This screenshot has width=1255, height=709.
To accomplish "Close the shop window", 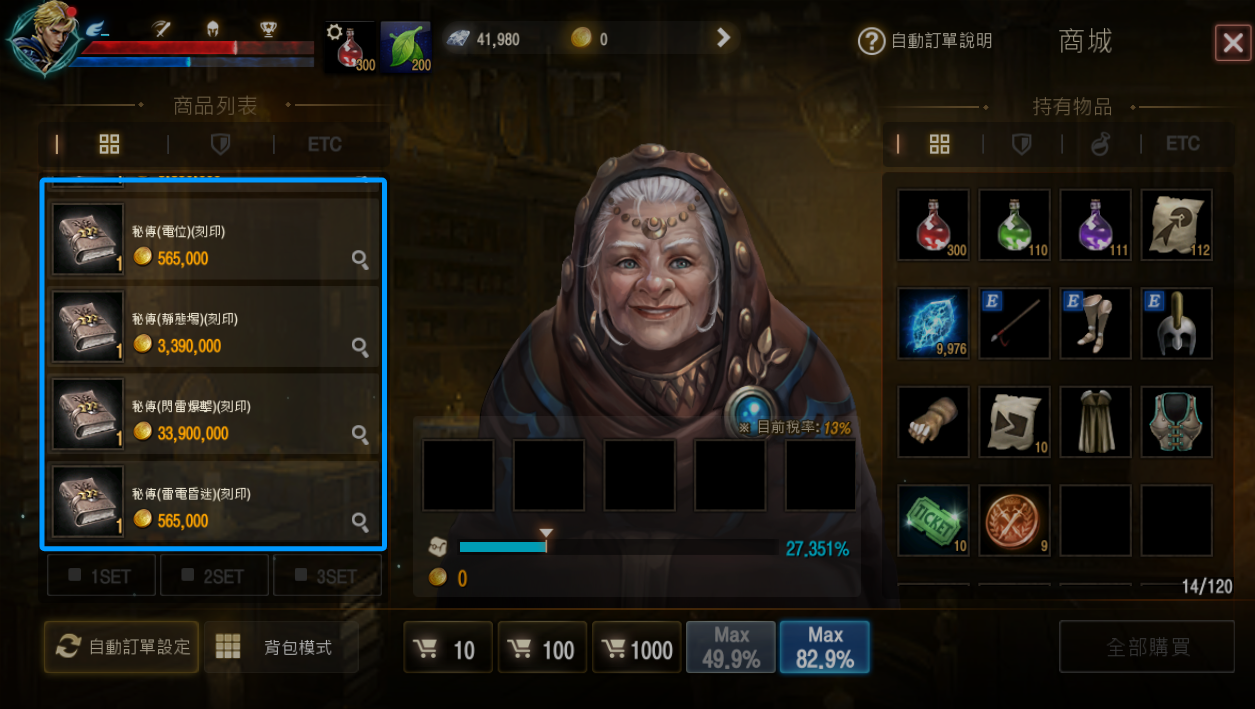I will click(1230, 43).
